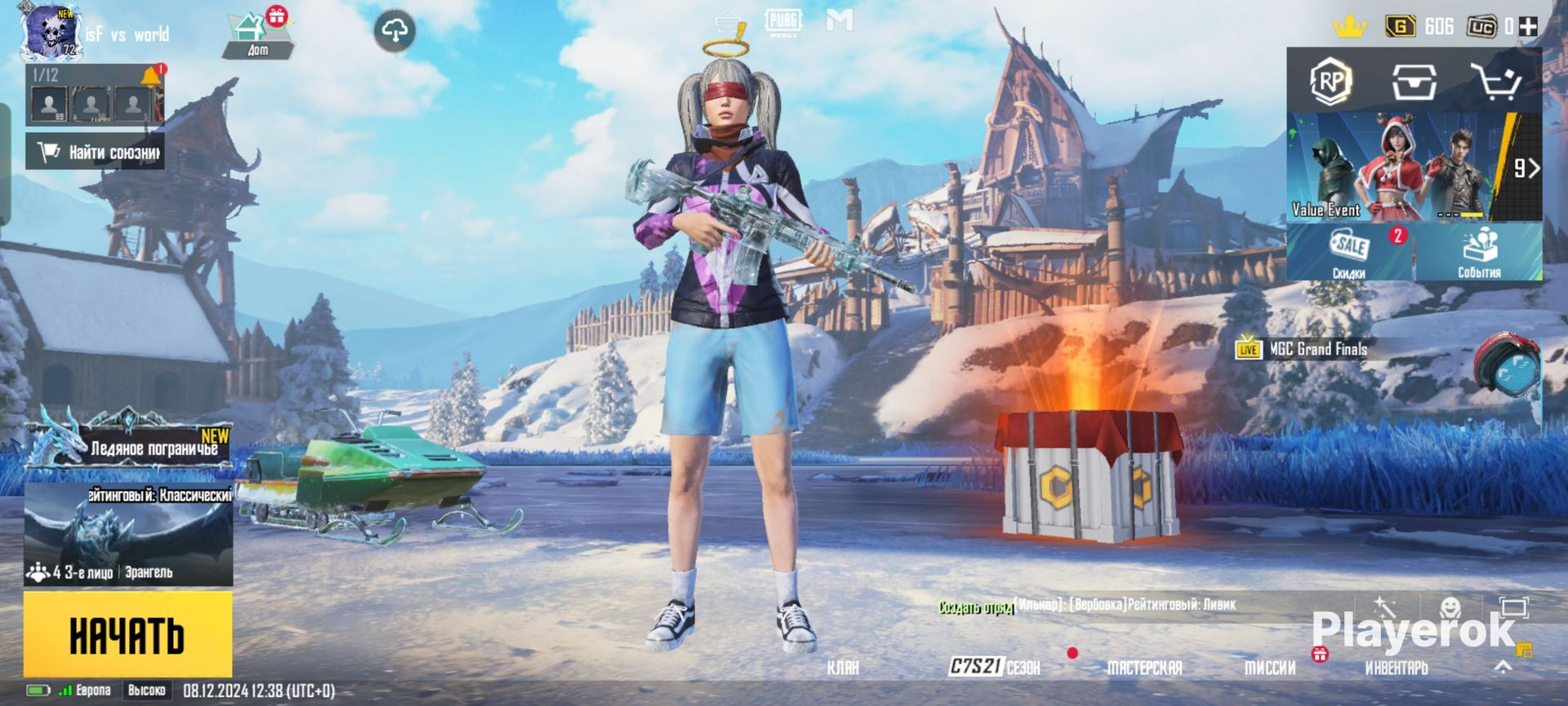Open the Инвентарь inventory menu
This screenshot has height=706, width=1568.
tap(1396, 667)
